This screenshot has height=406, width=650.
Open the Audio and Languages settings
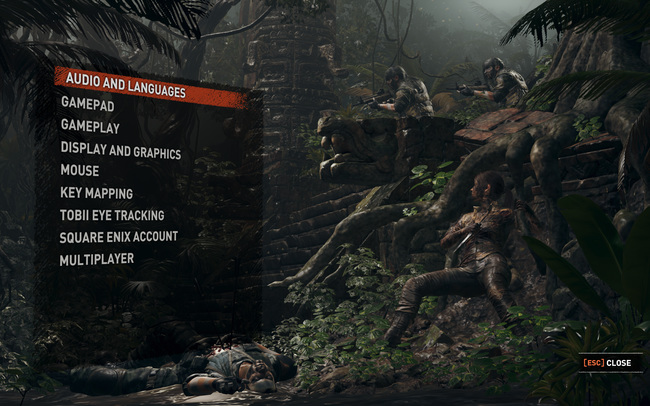[x=125, y=91]
